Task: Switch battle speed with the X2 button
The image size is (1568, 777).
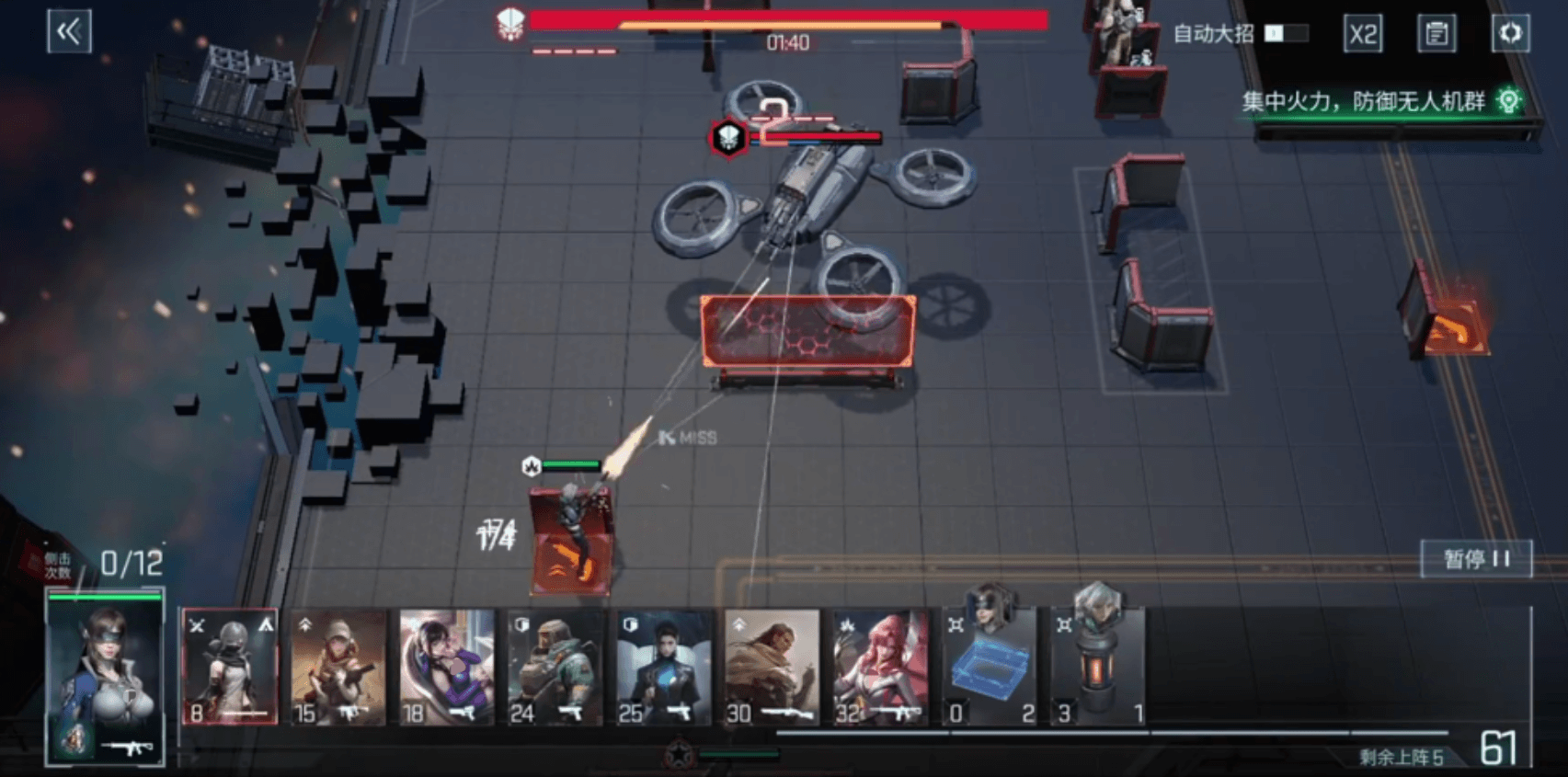Action: [x=1362, y=34]
